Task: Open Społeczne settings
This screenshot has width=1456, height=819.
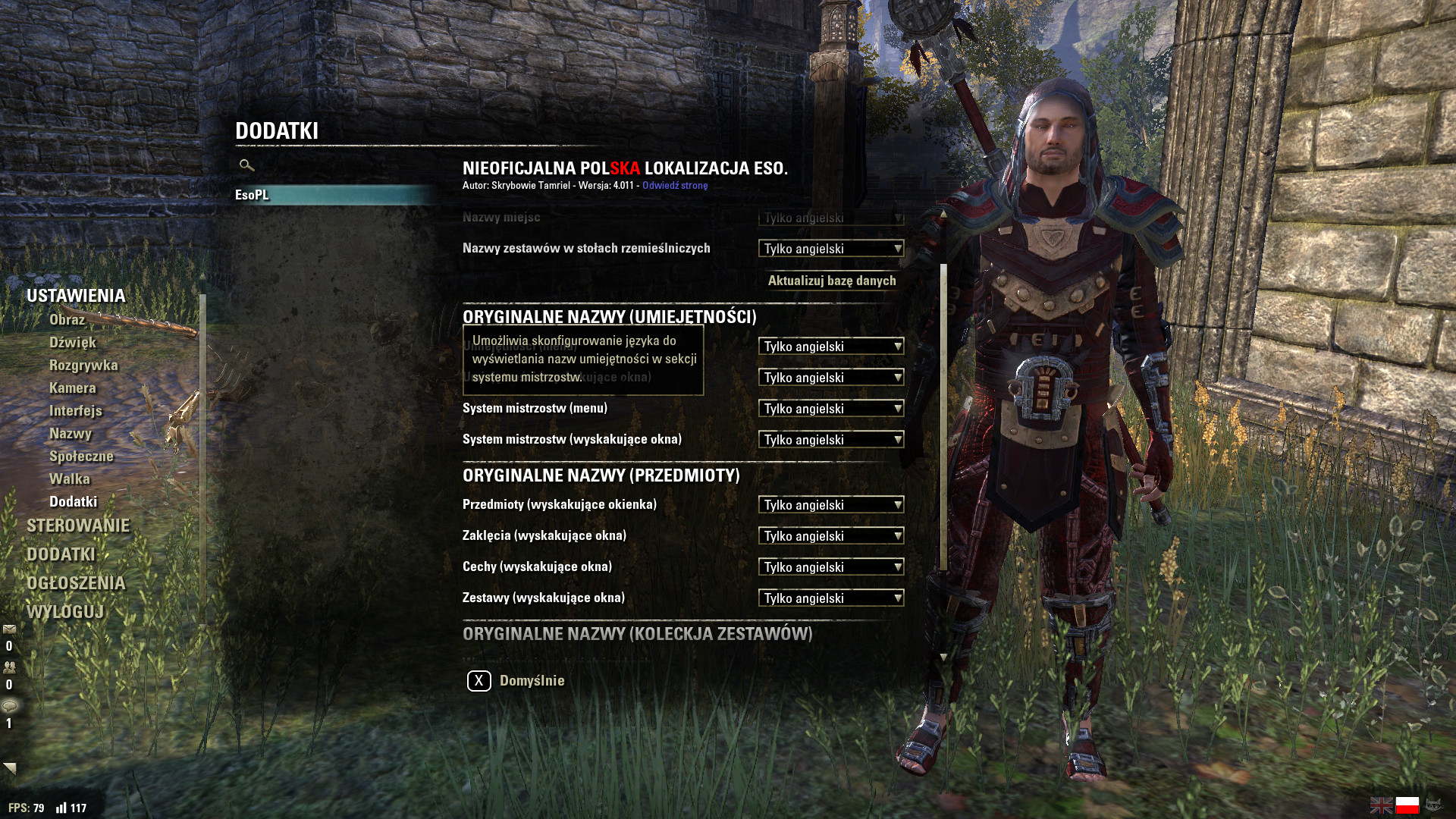Action: [x=81, y=457]
